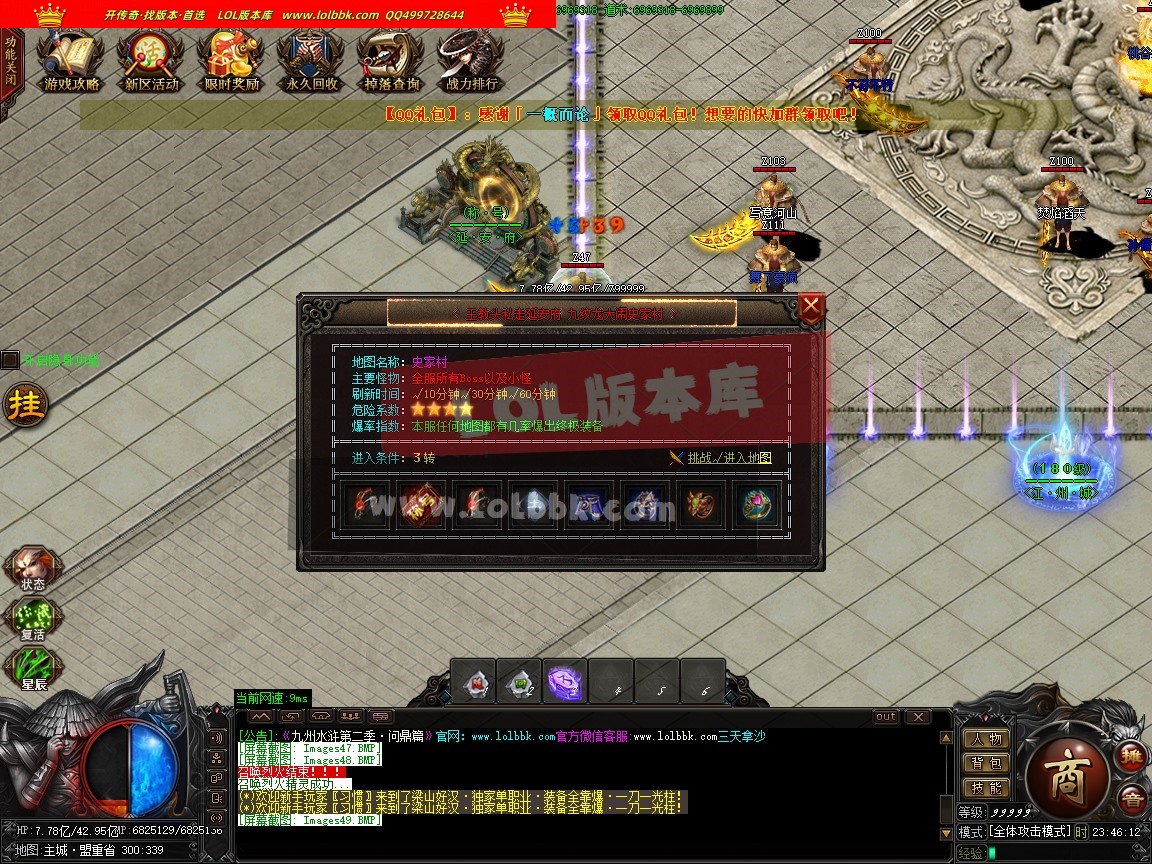This screenshot has width=1152, height=864.
Task: Tick the 开启隐身功能 checkbox
Action: coord(10,360)
